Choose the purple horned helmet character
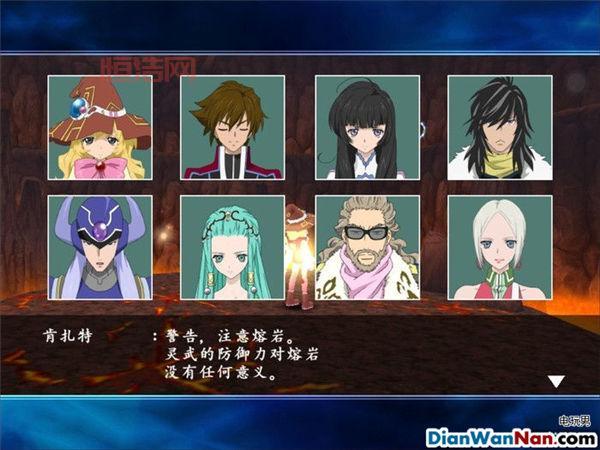This screenshot has height=450, width=600. [x=100, y=247]
